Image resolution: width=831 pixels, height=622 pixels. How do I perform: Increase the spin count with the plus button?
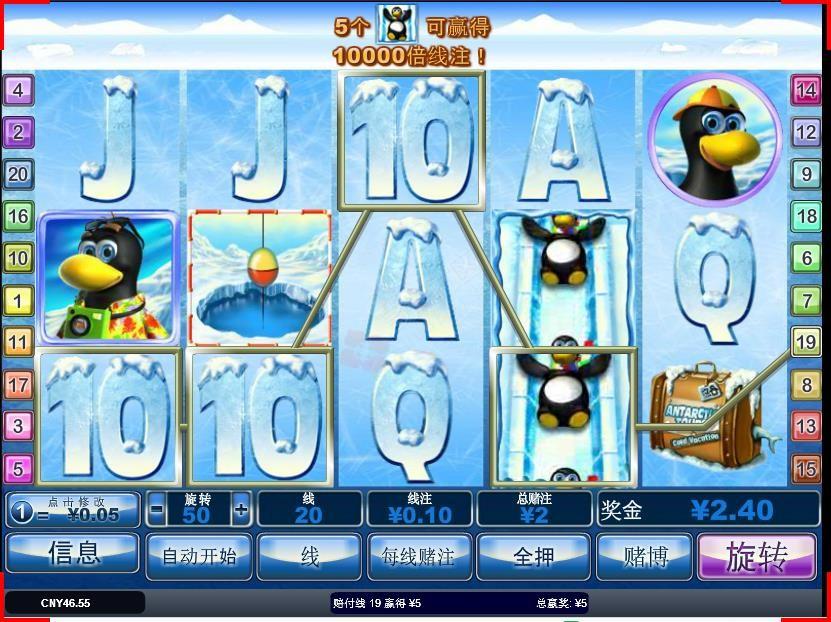[241, 509]
